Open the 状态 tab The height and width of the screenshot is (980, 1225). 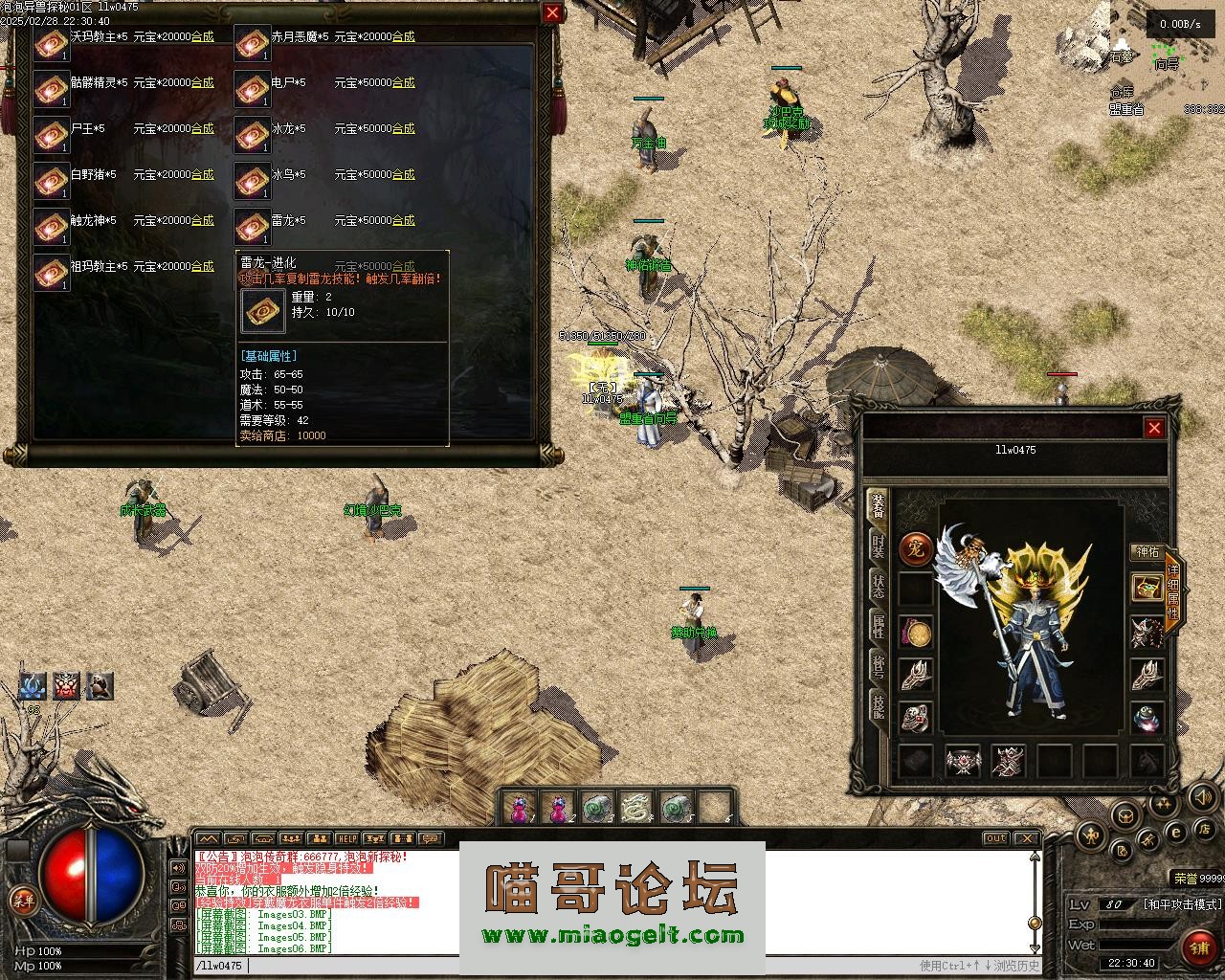click(877, 585)
